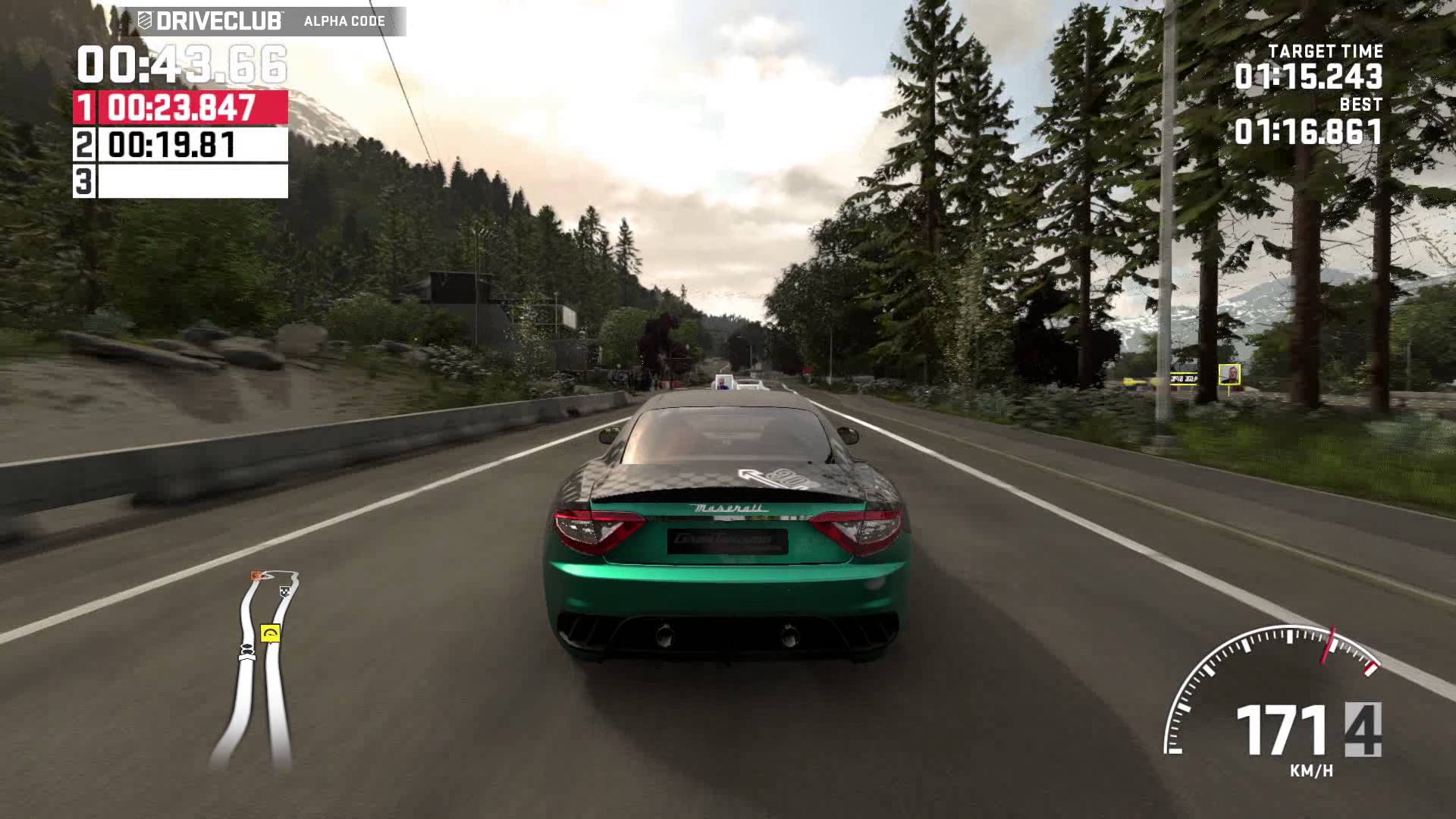Image resolution: width=1456 pixels, height=819 pixels.
Task: Select the sector 2 time row
Action: (180, 144)
